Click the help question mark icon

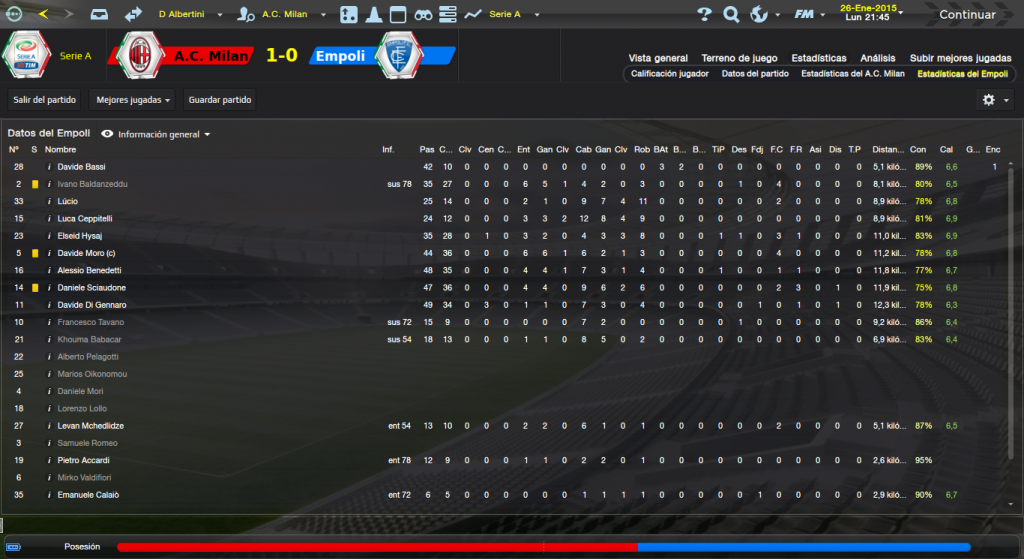tap(704, 15)
